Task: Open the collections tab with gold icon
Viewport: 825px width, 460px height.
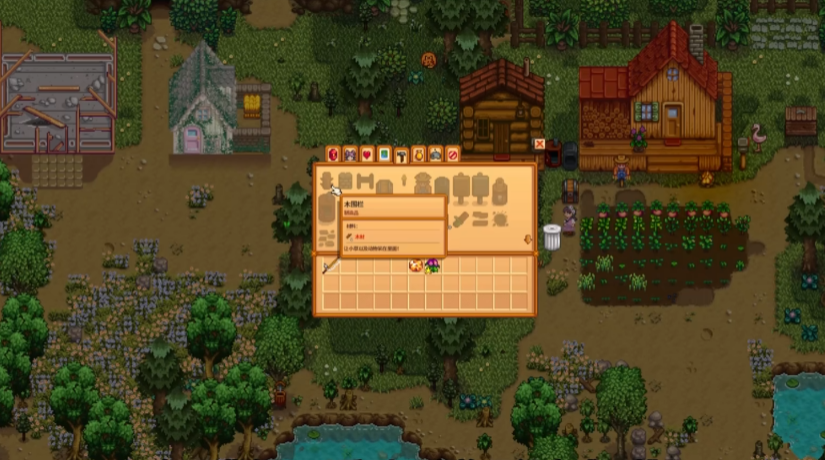Action: point(418,154)
